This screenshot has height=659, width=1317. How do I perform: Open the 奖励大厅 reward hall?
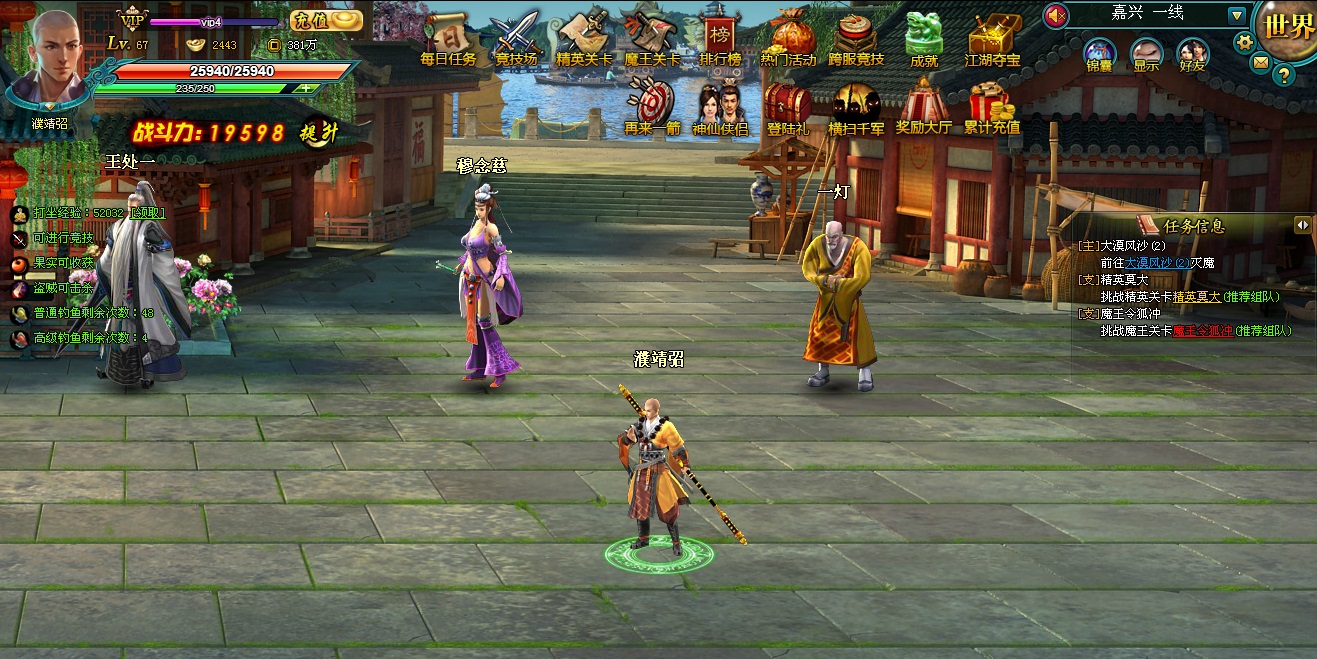pos(923,108)
